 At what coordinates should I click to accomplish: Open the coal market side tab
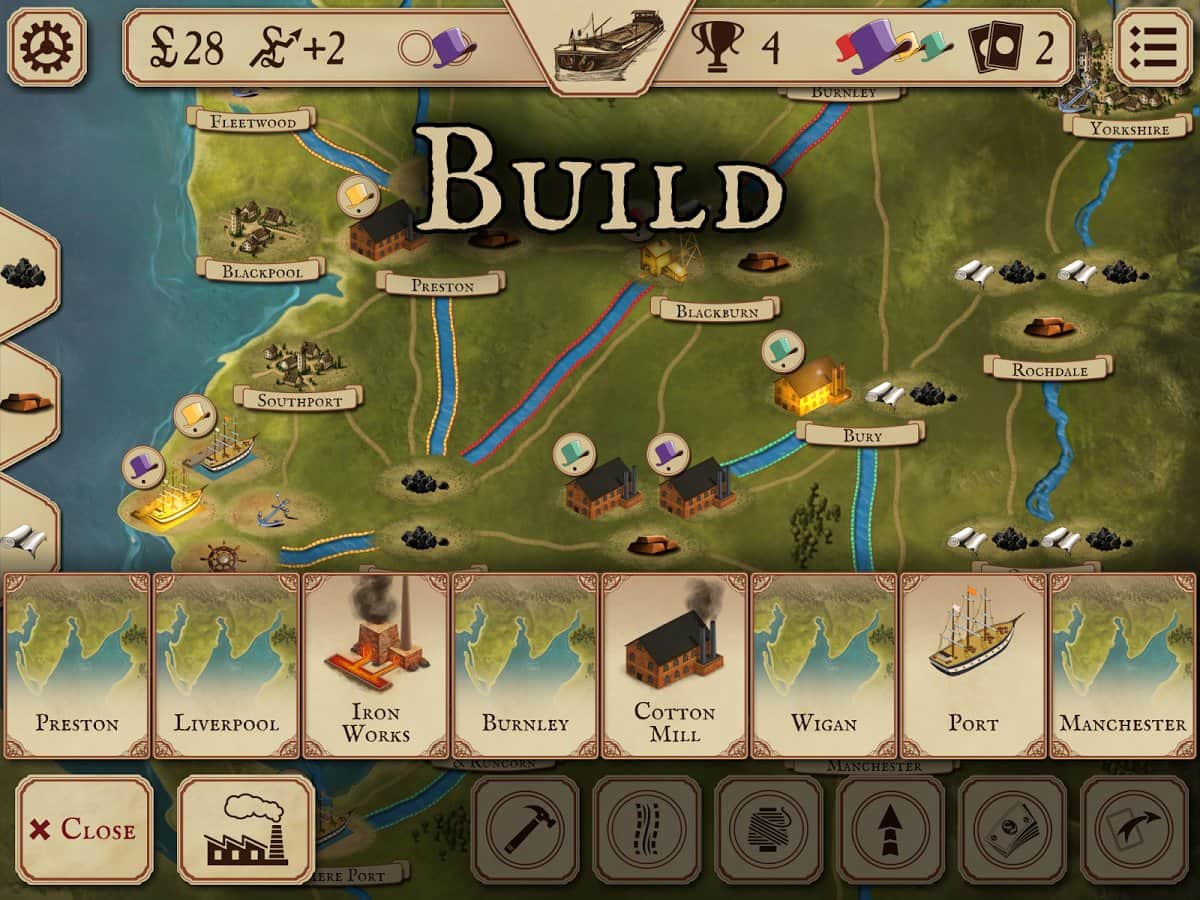24,273
